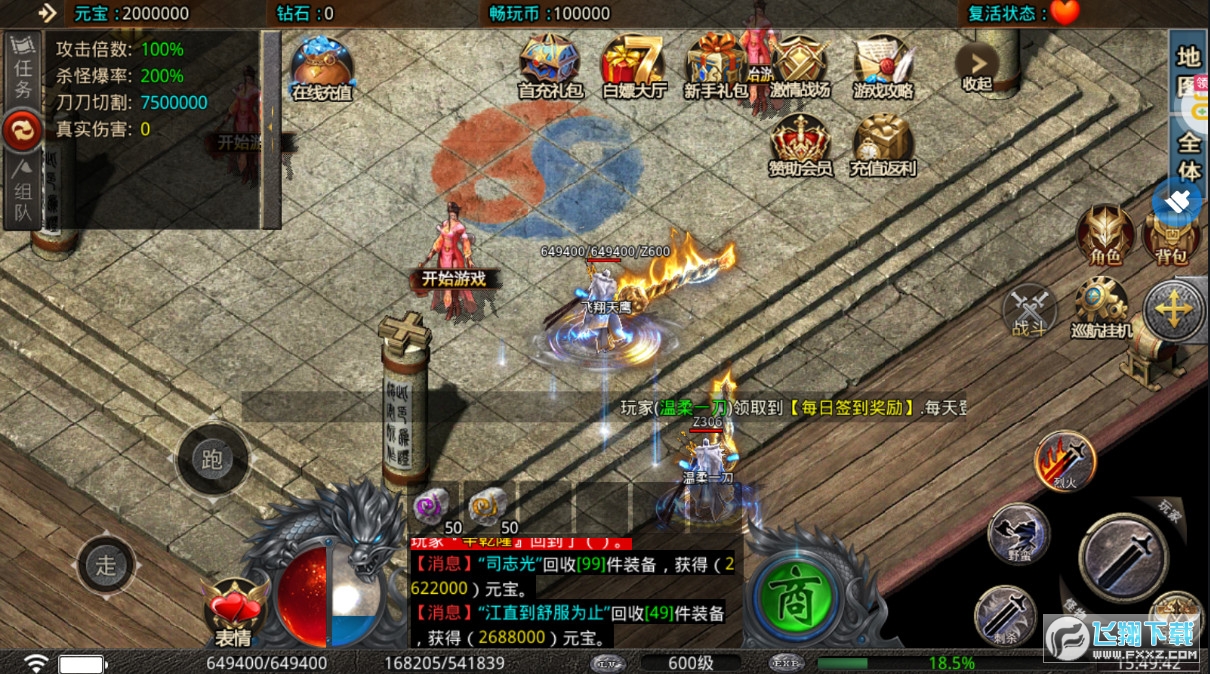This screenshot has width=1210, height=674.
Task: Open the 表情 emote hearts
Action: click(x=233, y=609)
